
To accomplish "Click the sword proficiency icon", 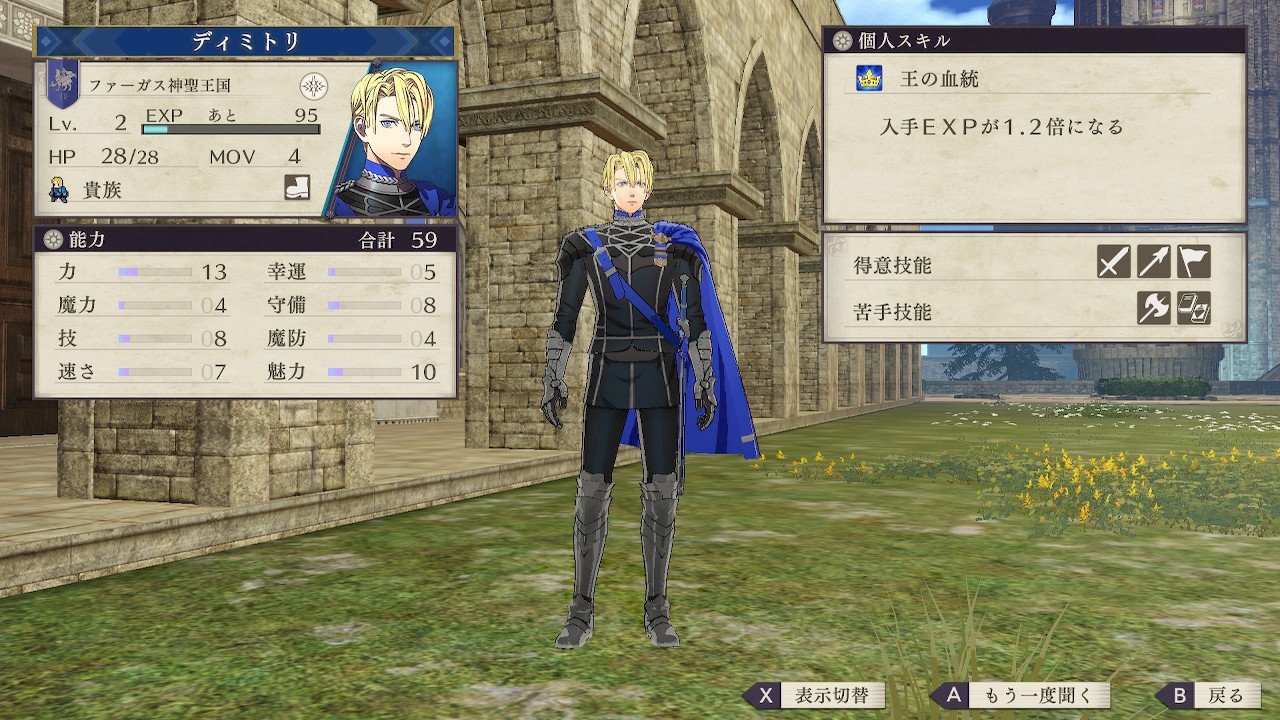I will pos(1113,262).
